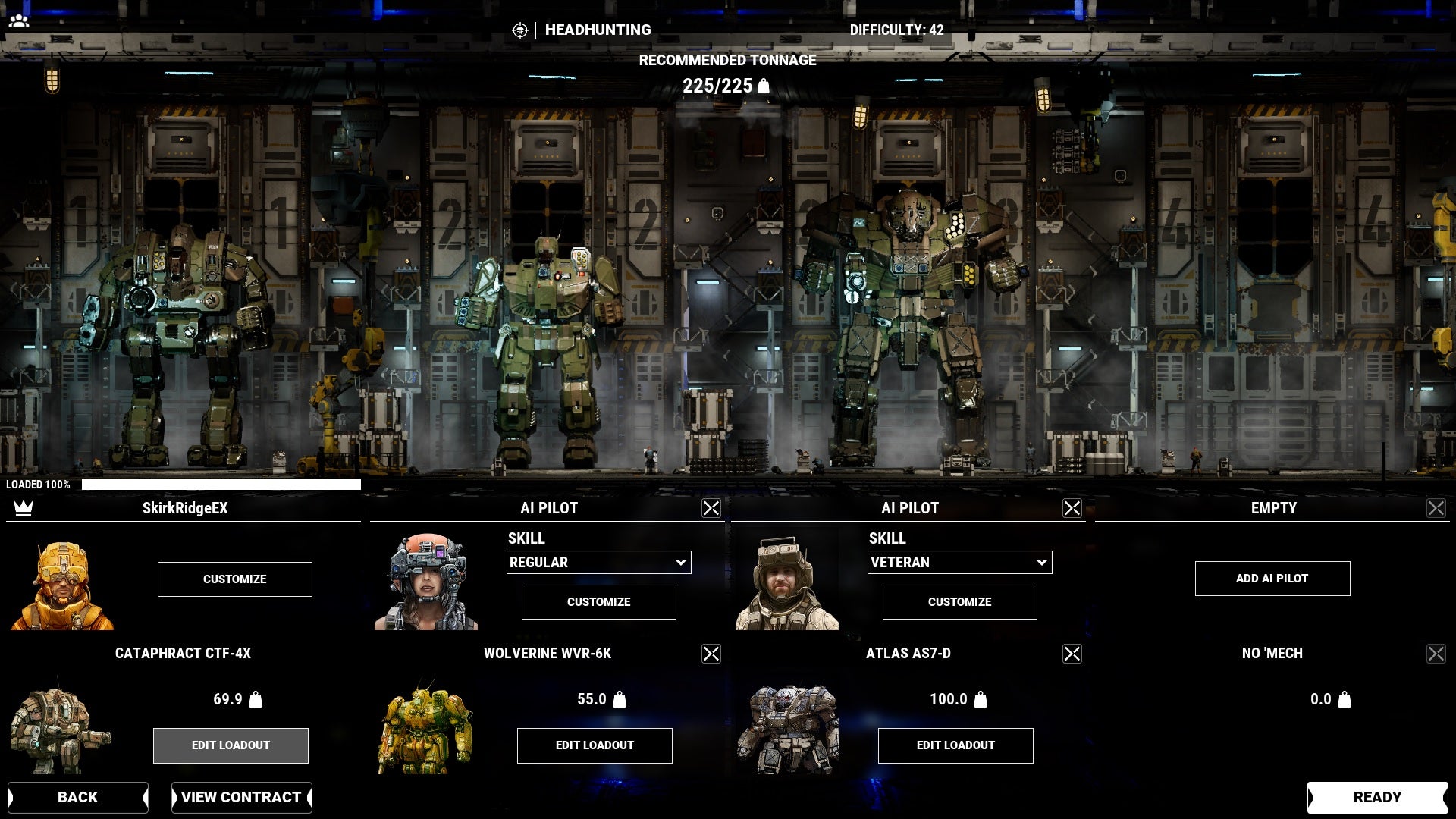Customize the Atlas's AI pilot
1456x819 pixels.
(959, 602)
